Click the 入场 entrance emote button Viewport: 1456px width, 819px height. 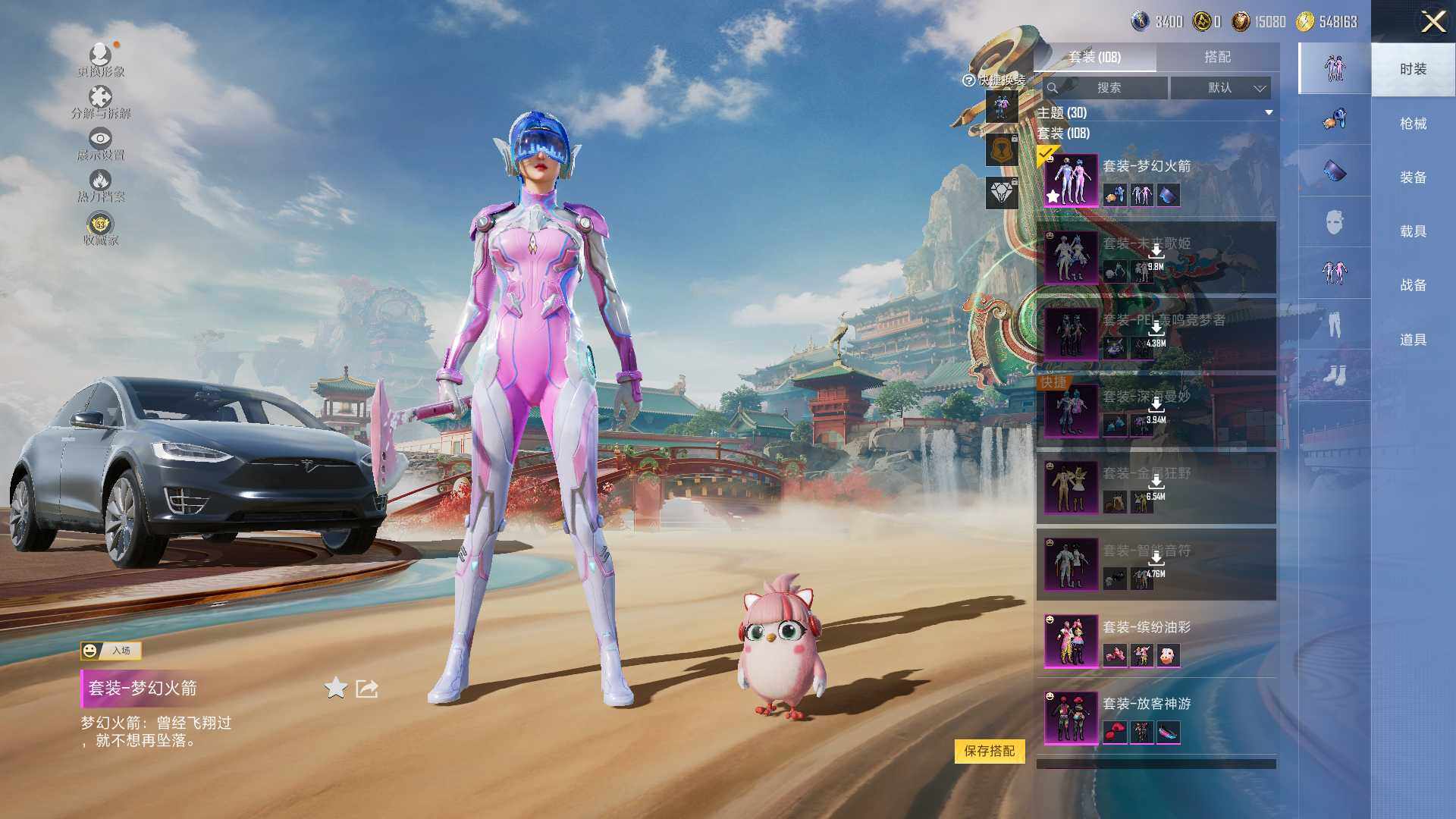[111, 651]
